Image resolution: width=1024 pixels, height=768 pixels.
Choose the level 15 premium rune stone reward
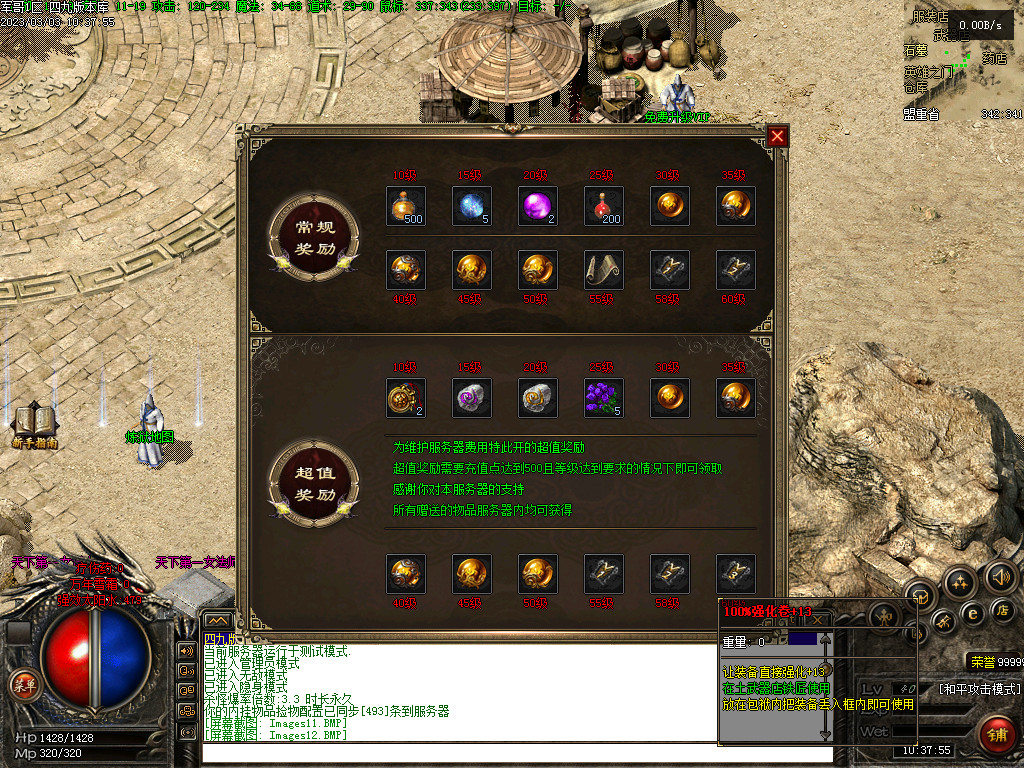(x=472, y=398)
